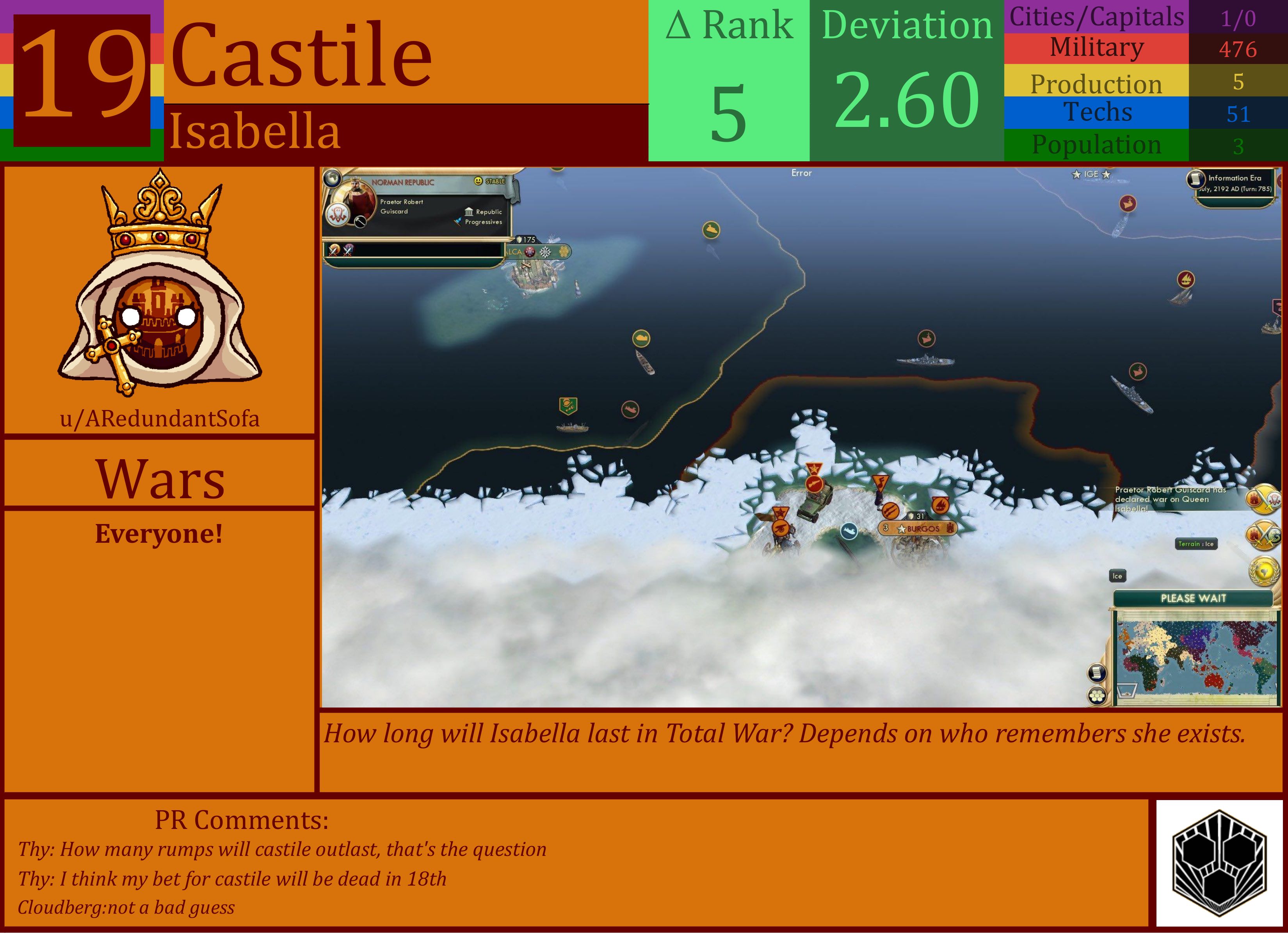Expand the minimap using the trapezoid arrow
Viewport: 1288px width, 934px height.
coord(1128,690)
